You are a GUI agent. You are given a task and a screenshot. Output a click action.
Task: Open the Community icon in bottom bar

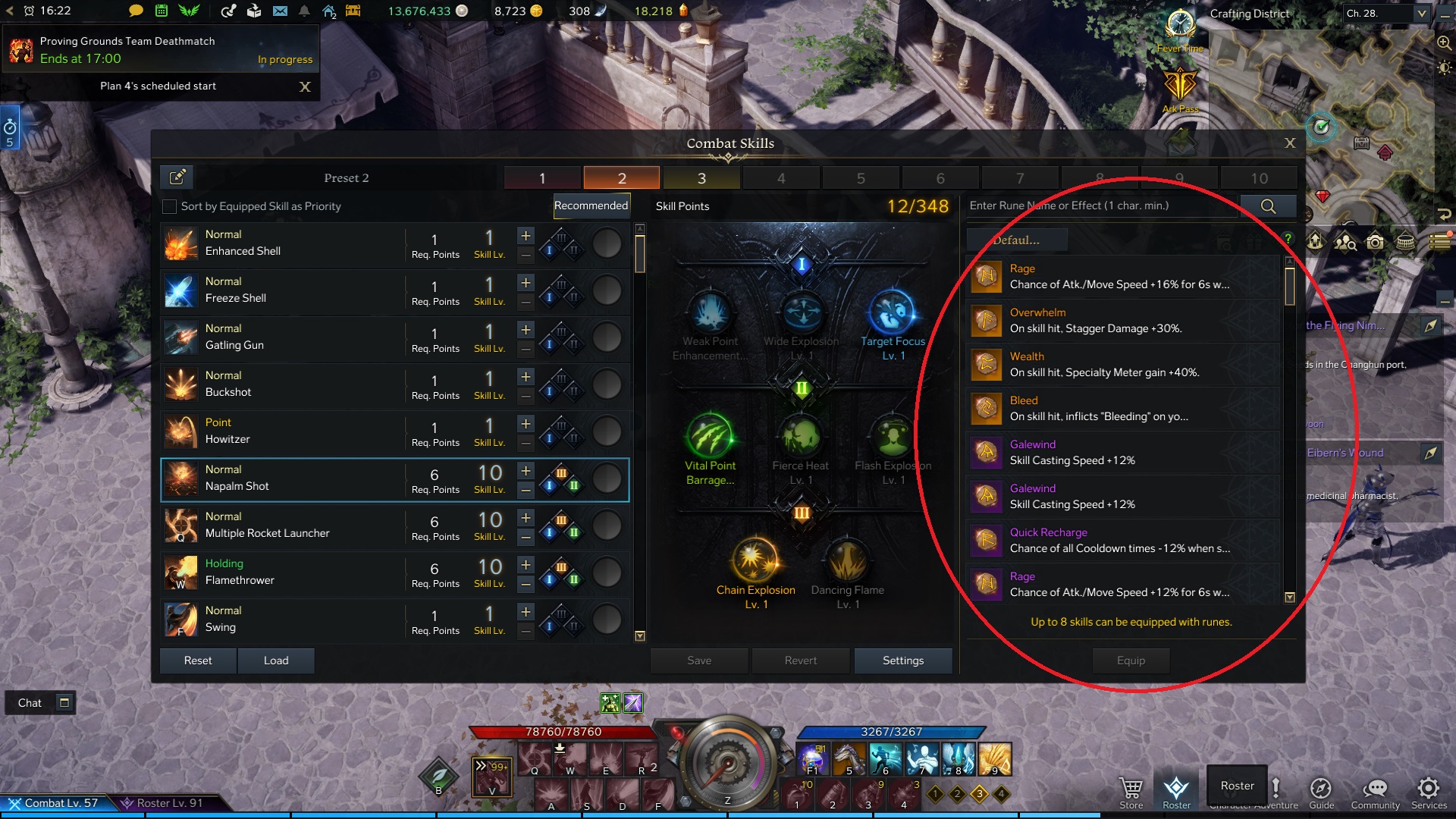pyautogui.click(x=1375, y=789)
